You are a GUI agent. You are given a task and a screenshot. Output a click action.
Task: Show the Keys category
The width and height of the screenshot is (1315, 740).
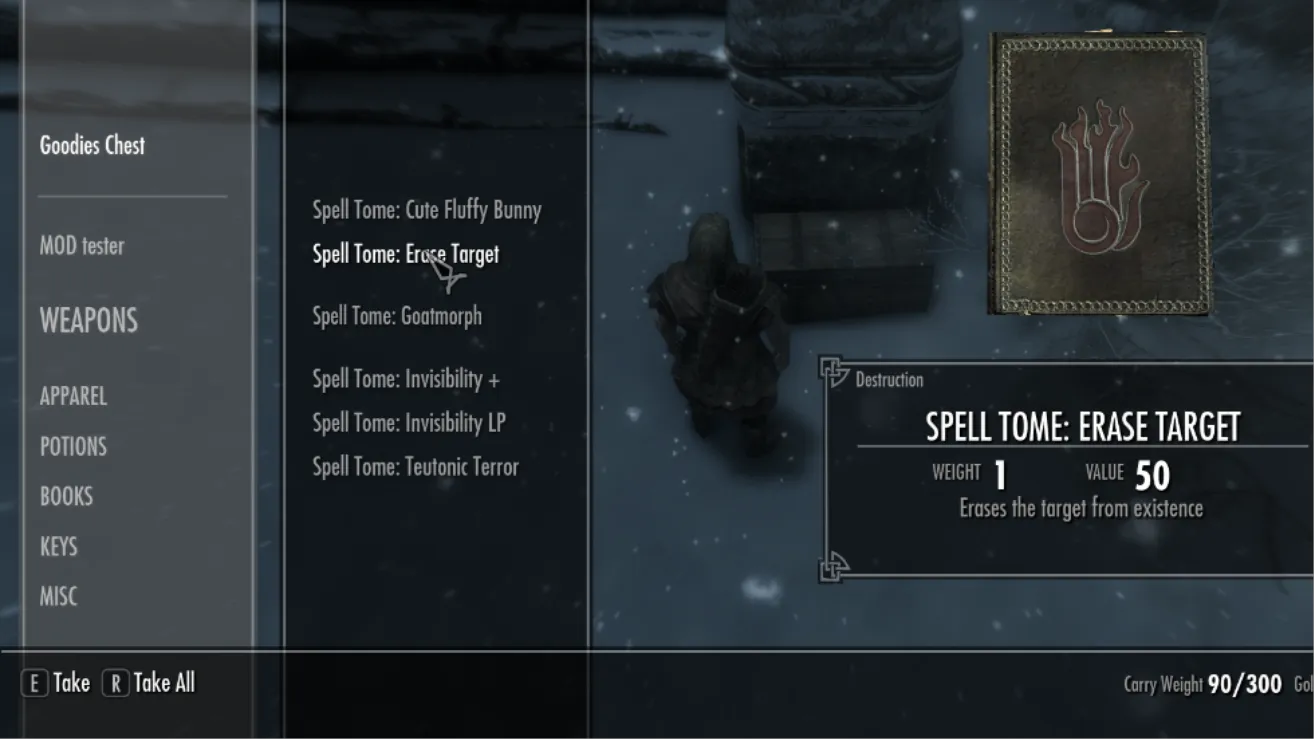tap(58, 547)
